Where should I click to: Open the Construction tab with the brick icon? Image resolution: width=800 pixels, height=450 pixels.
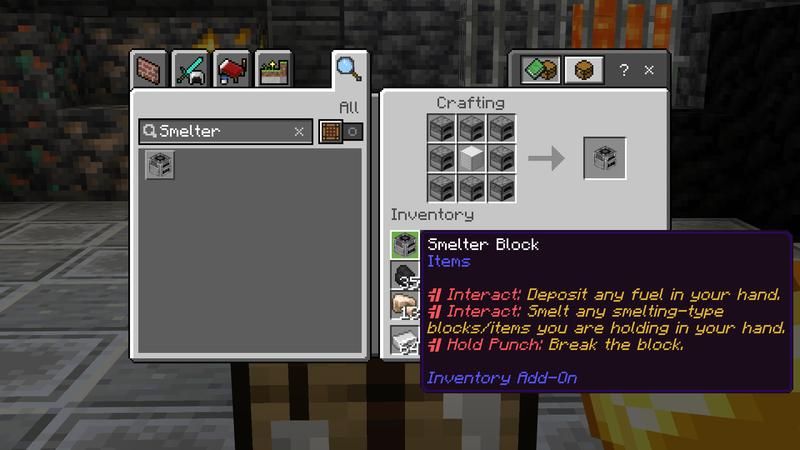coord(149,70)
